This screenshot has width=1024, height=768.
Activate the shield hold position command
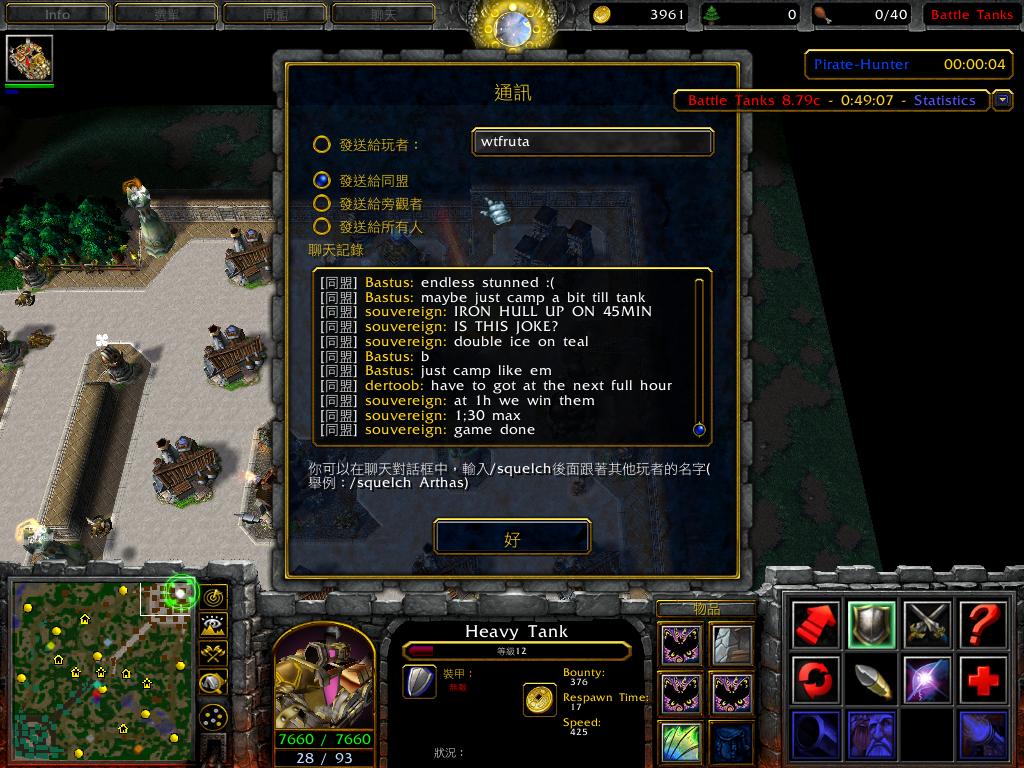click(871, 625)
